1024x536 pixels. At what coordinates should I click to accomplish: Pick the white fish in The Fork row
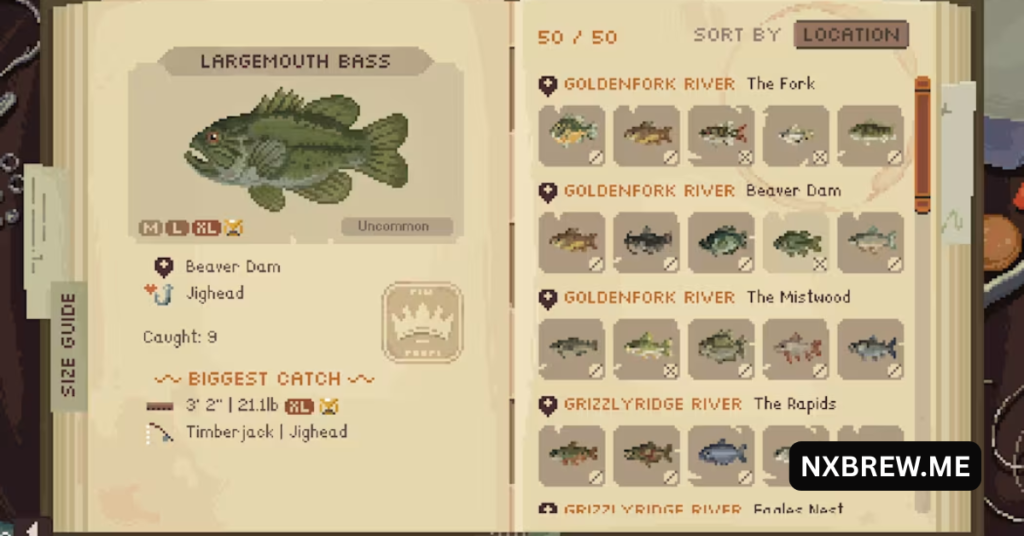pyautogui.click(x=796, y=135)
